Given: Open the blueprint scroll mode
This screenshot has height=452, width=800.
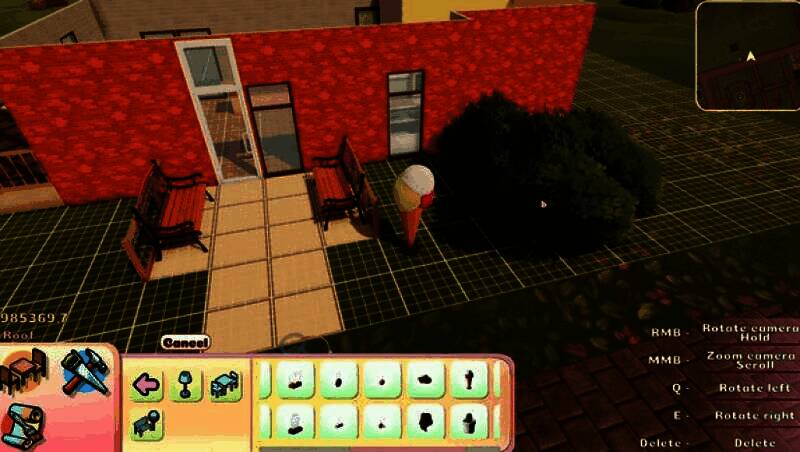Looking at the screenshot, I should (22, 425).
